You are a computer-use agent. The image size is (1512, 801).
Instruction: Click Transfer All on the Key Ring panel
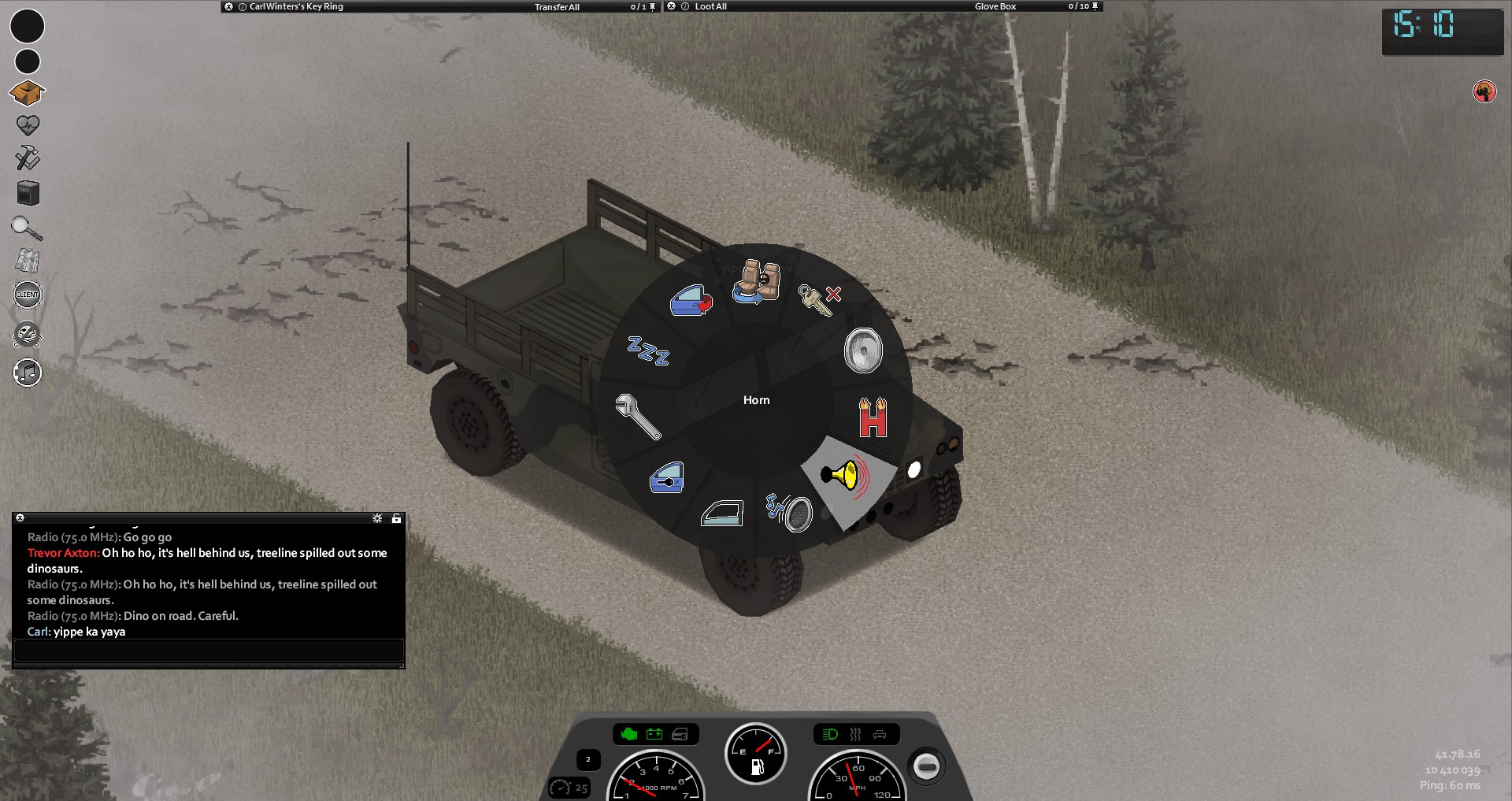(557, 7)
